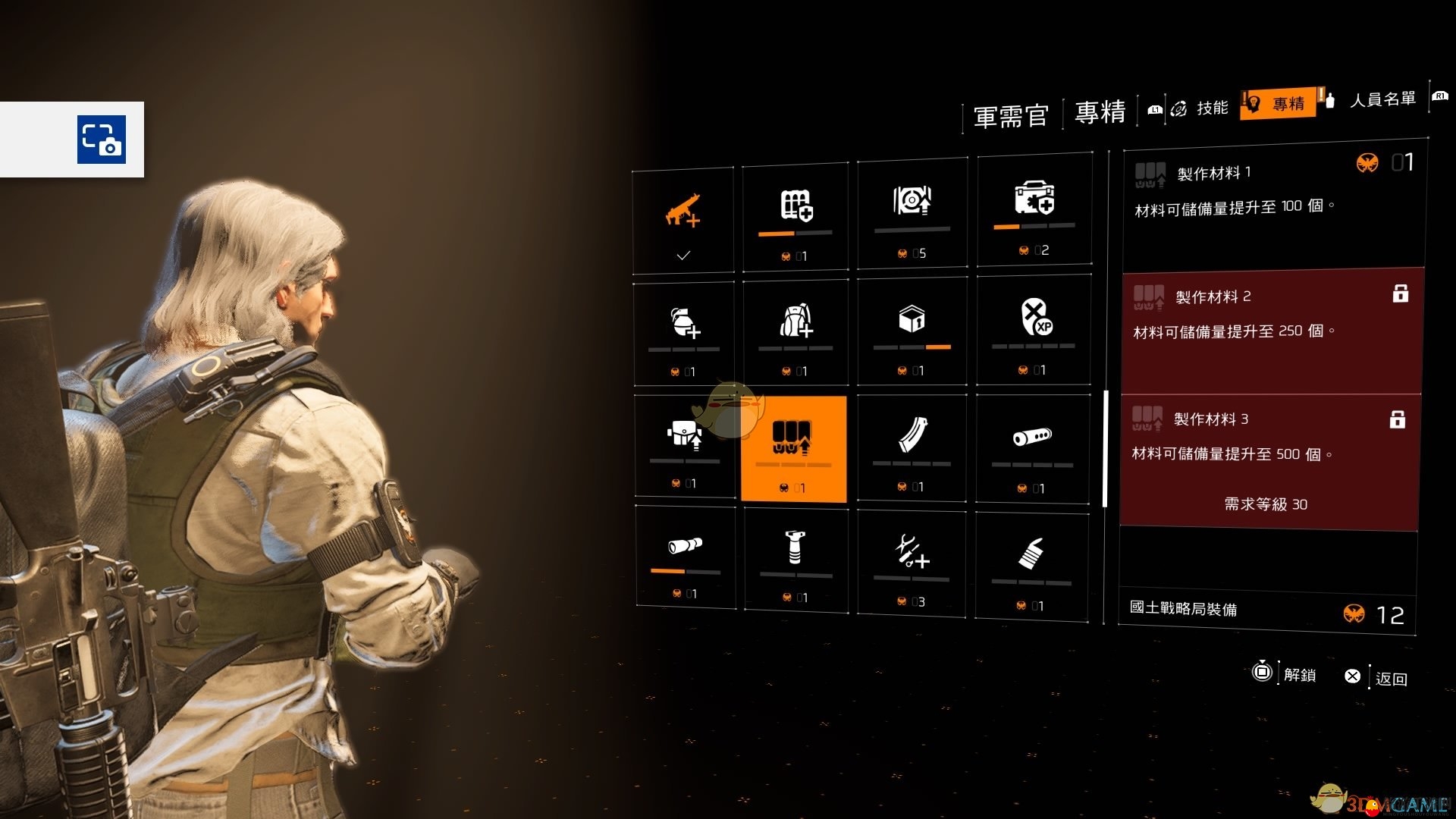Choose the XP perk icon
This screenshot has height=819, width=1456.
(x=1034, y=328)
